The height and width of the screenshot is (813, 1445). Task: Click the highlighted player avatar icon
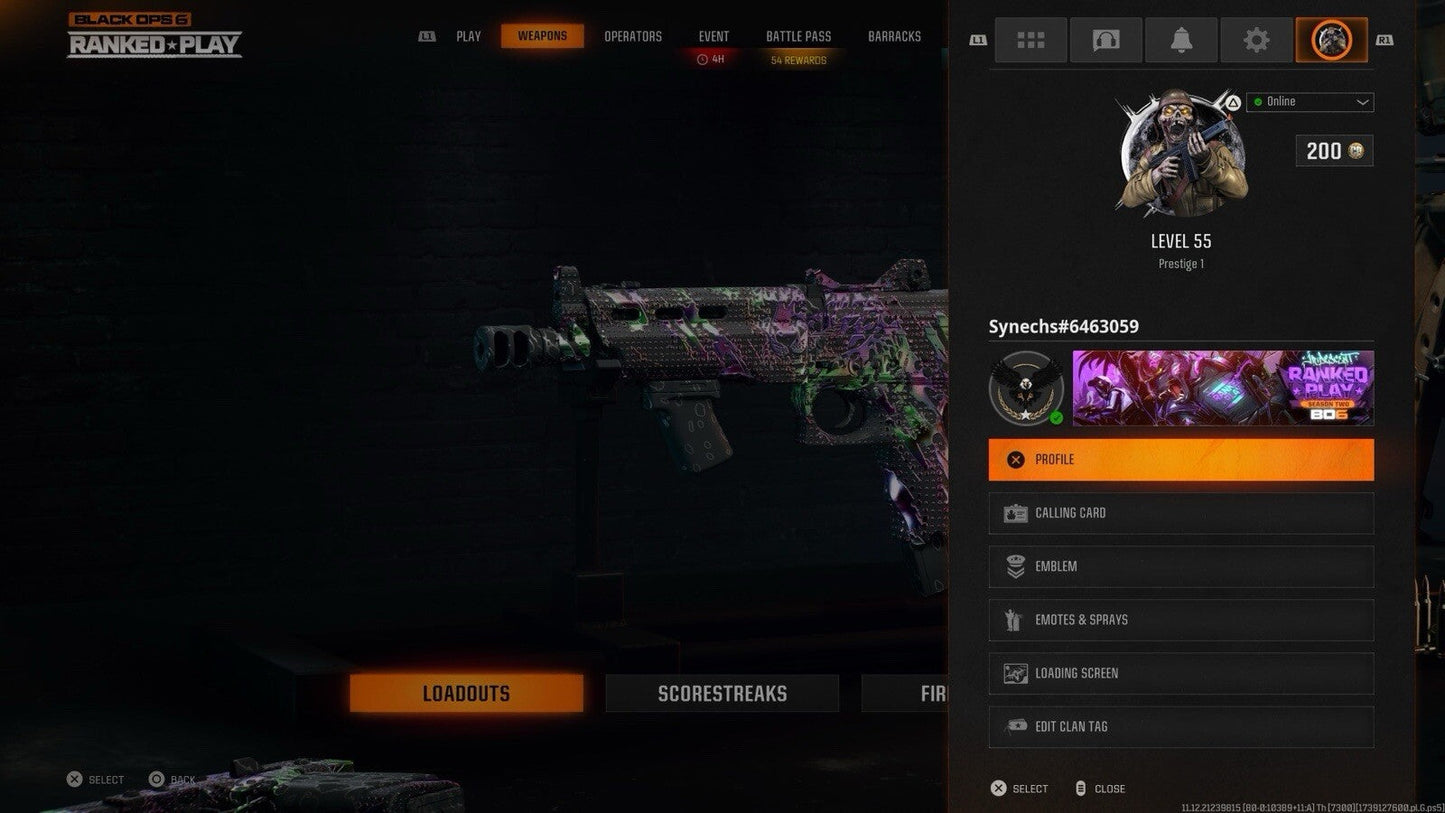(1331, 40)
